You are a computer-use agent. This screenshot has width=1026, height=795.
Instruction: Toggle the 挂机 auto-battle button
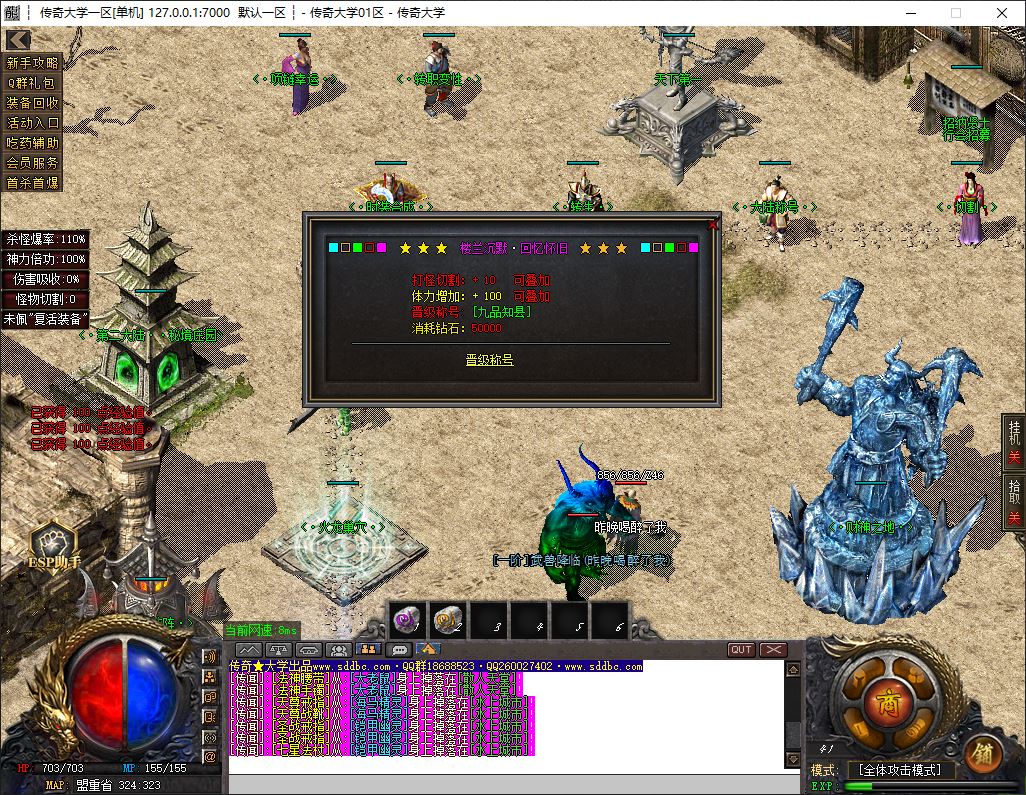1014,442
